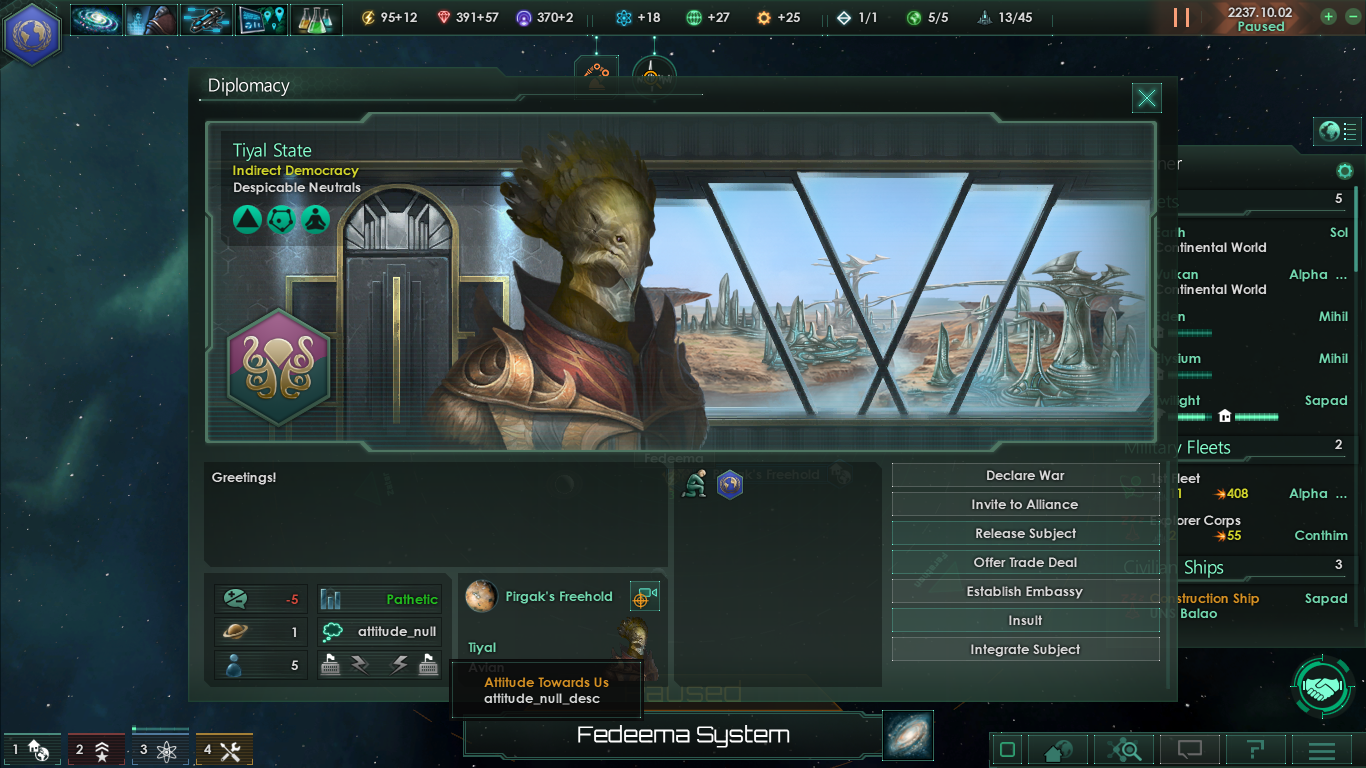The height and width of the screenshot is (768, 1366).
Task: Switch to outliner tab 4
Action: [x=224, y=749]
